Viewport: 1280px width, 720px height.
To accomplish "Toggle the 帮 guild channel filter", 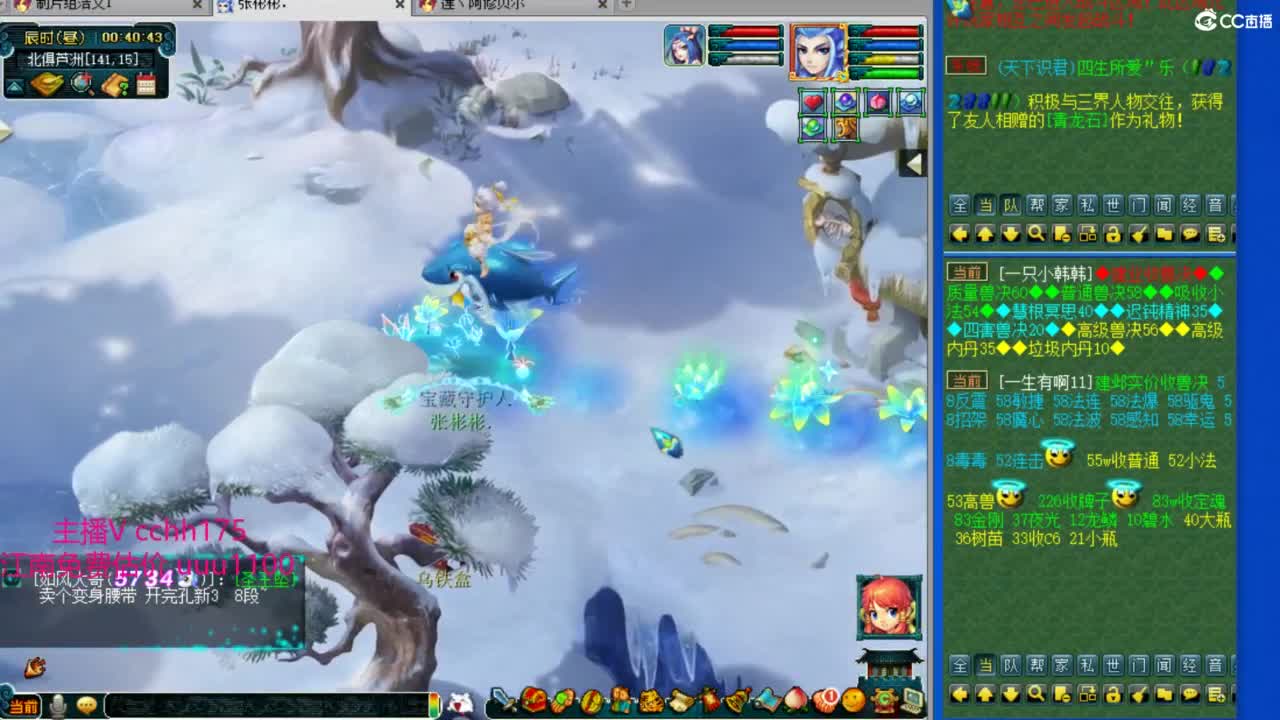I will tap(1037, 206).
